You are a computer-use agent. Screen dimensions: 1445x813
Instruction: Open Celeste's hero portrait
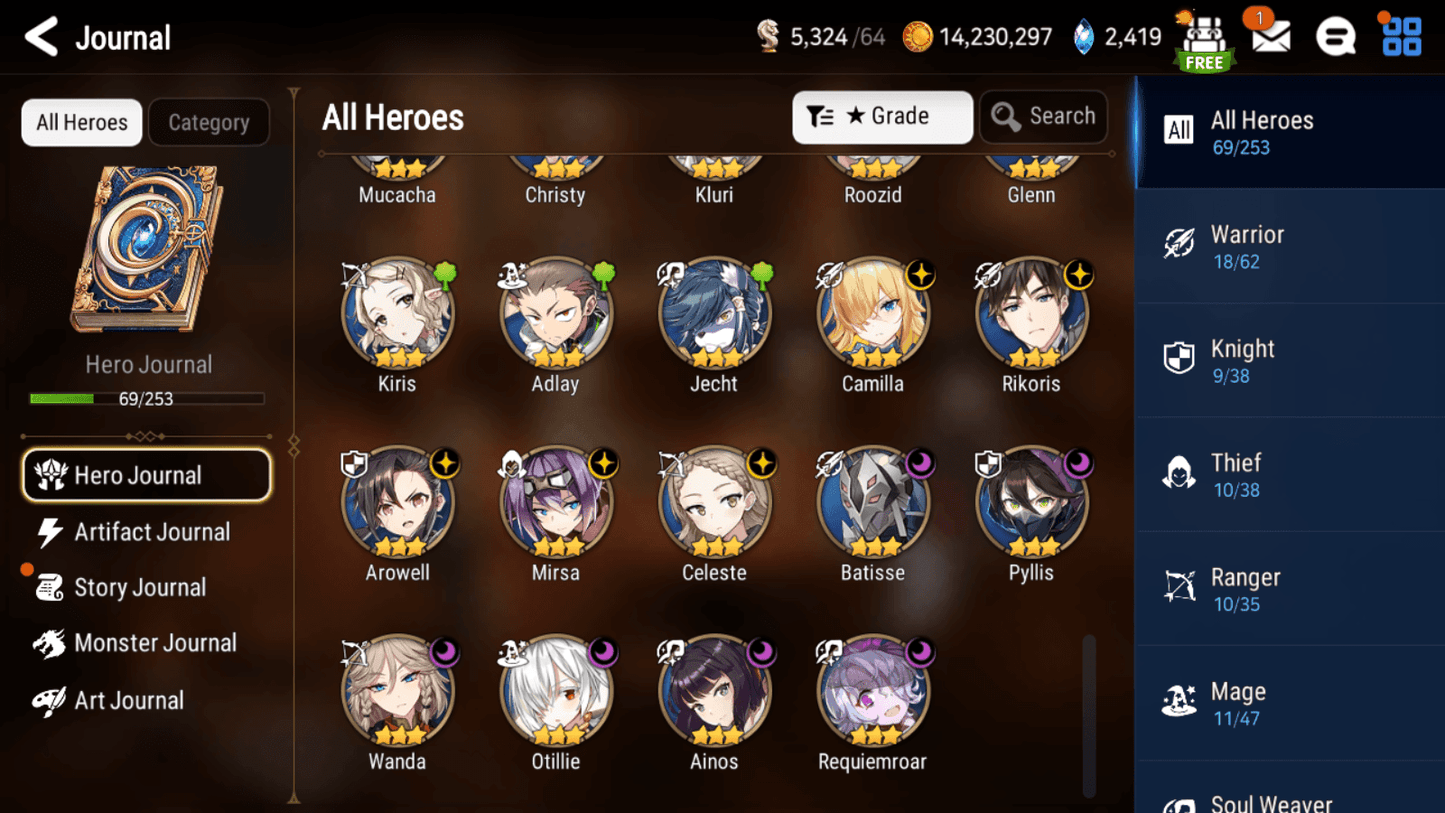pyautogui.click(x=714, y=503)
